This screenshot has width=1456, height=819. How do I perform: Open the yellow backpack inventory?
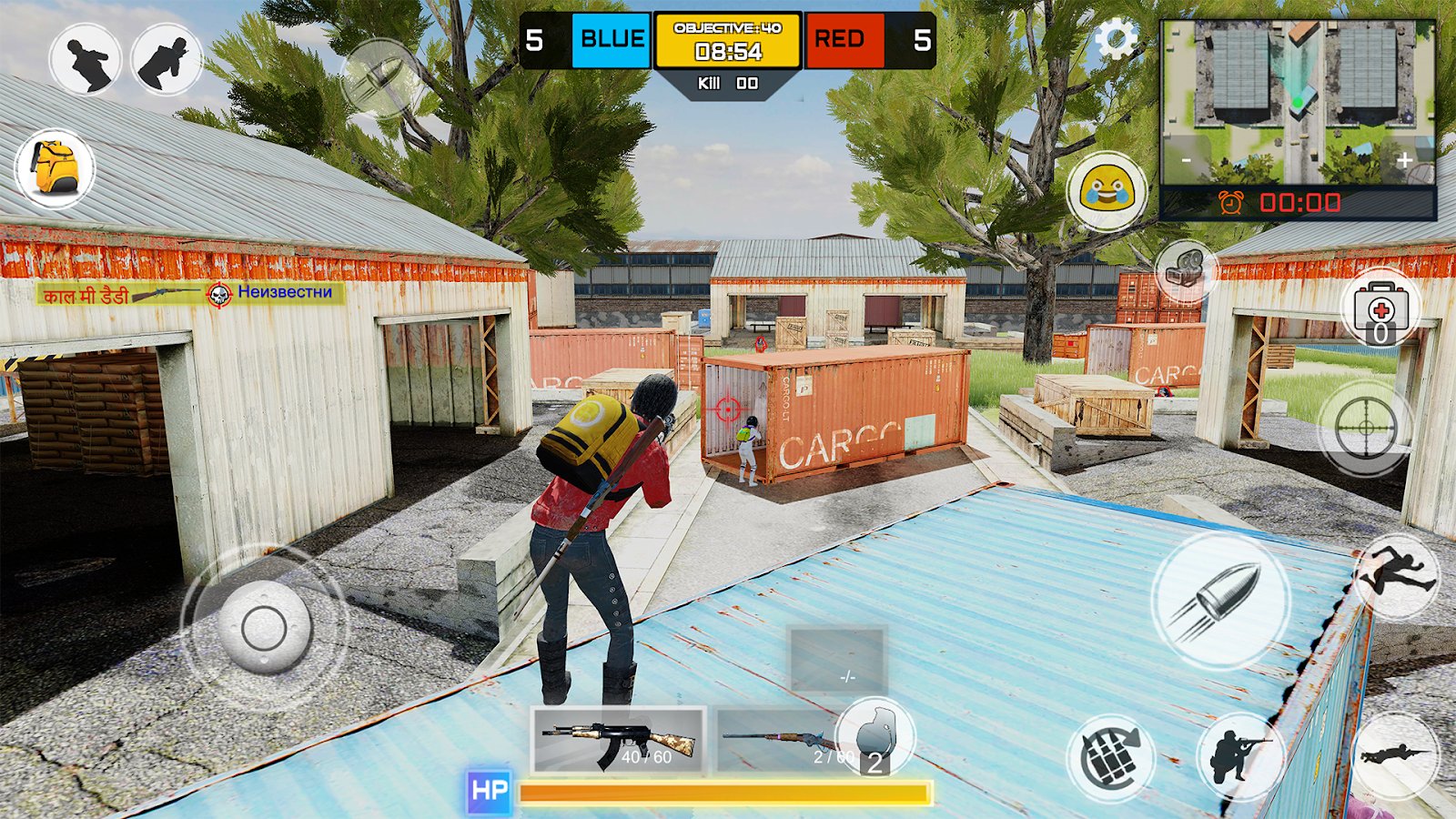(55, 169)
